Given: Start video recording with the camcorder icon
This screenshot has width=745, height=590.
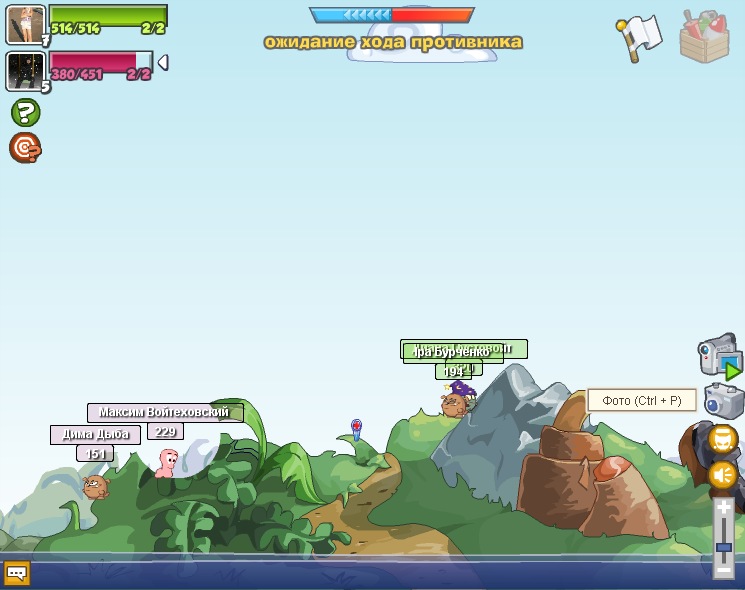Looking at the screenshot, I should 719,357.
